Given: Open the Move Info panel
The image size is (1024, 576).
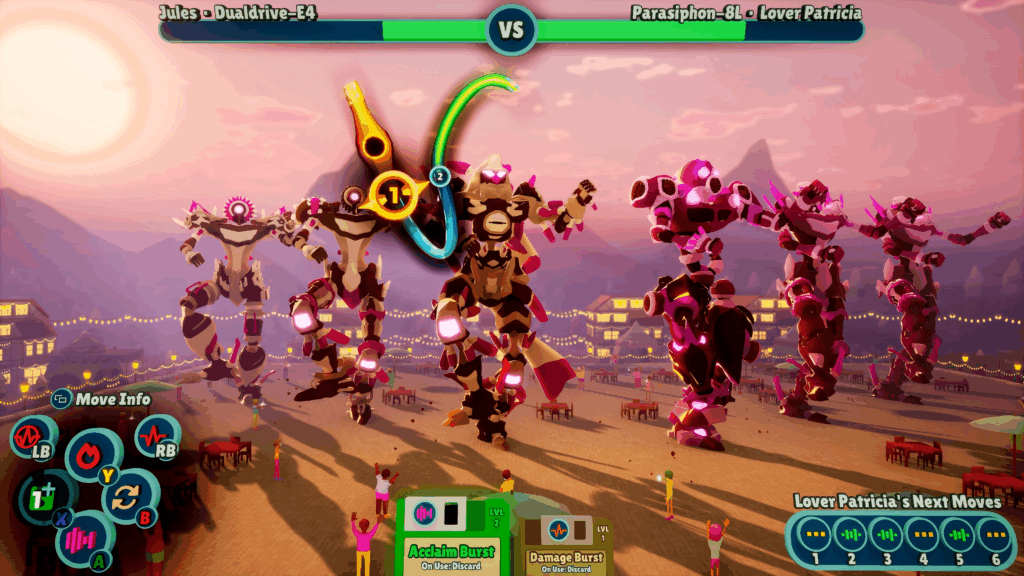Looking at the screenshot, I should [x=101, y=400].
